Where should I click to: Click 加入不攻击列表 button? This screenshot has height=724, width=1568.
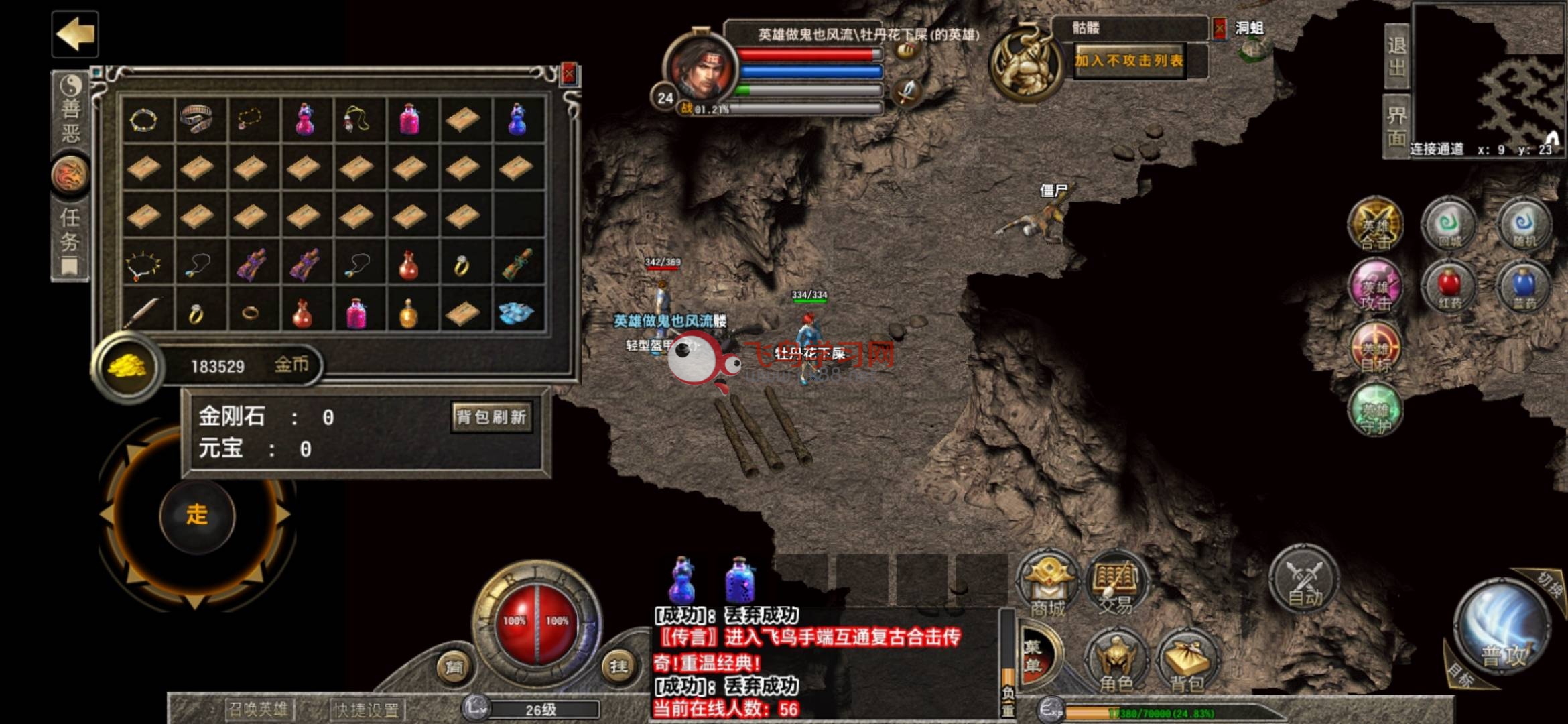pos(1130,61)
